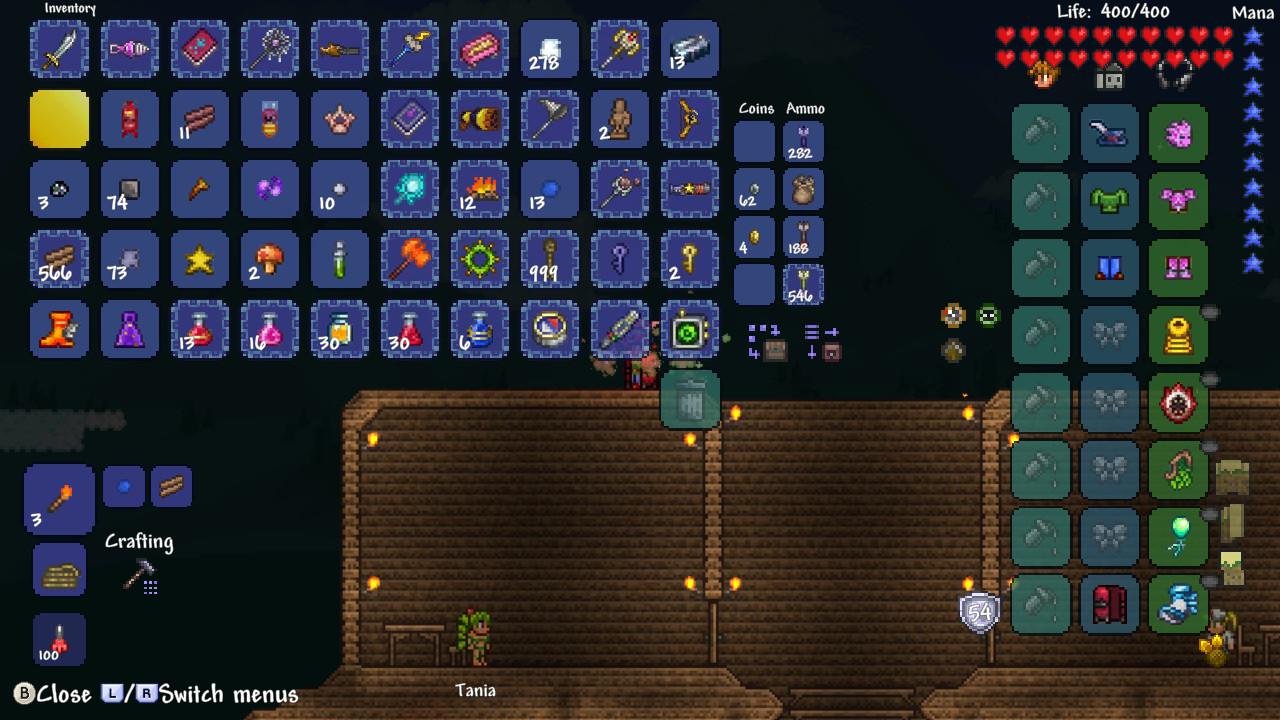
Task: Select the fiery hamaxe in the inventory
Action: [409, 259]
